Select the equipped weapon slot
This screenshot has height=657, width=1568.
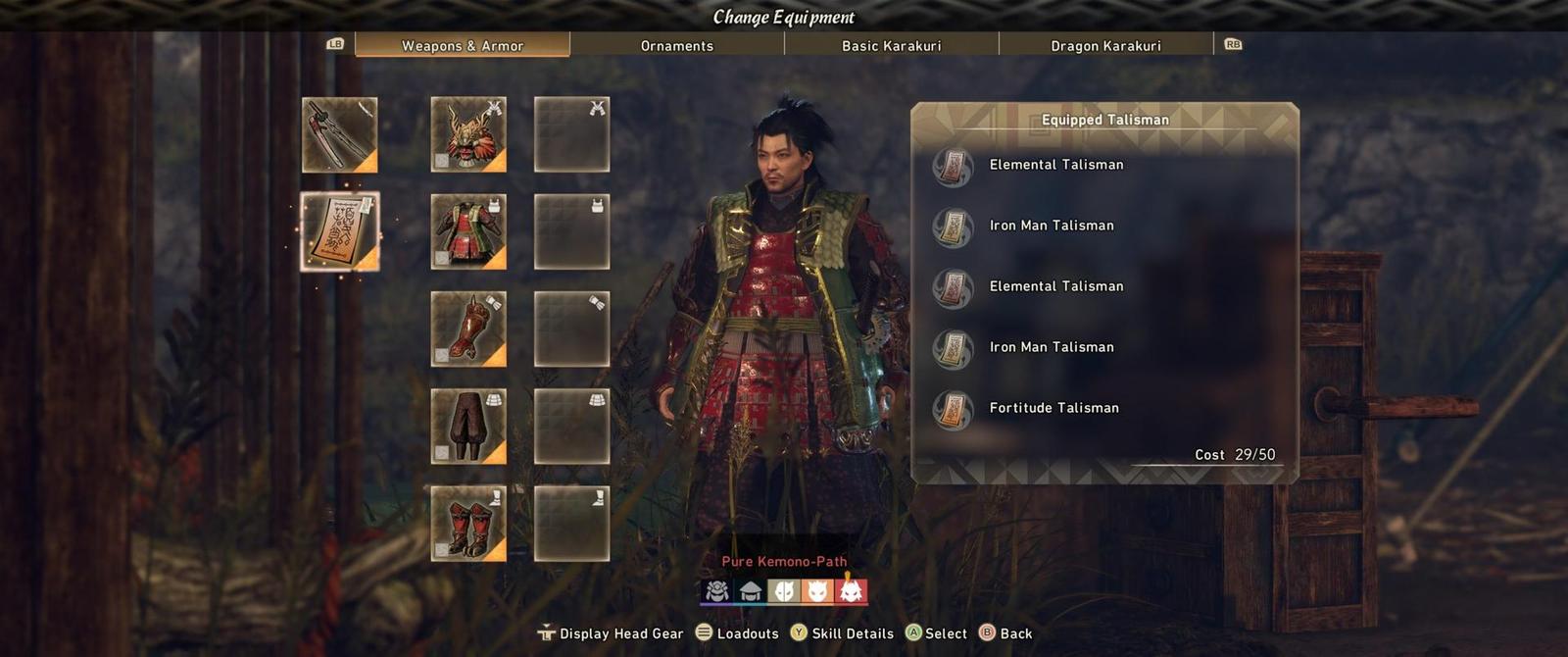coord(339,134)
